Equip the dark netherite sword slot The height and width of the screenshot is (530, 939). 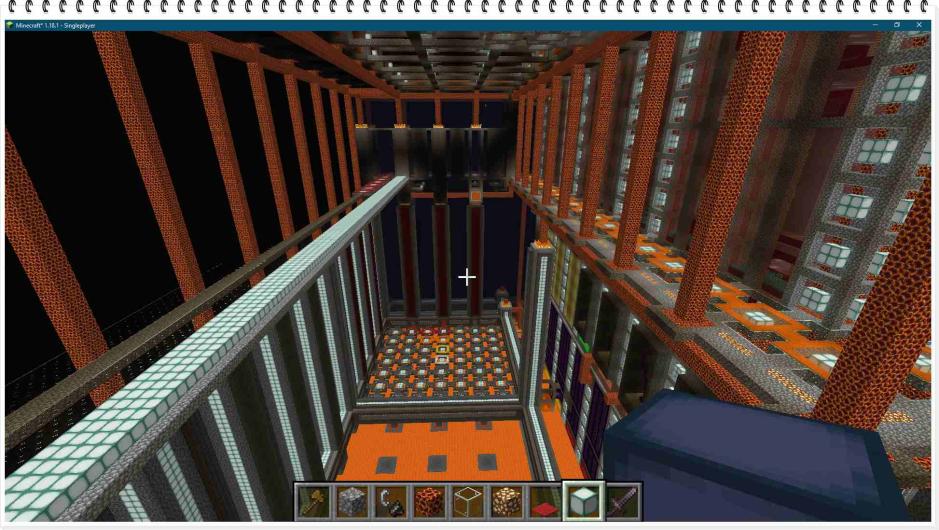click(x=622, y=501)
